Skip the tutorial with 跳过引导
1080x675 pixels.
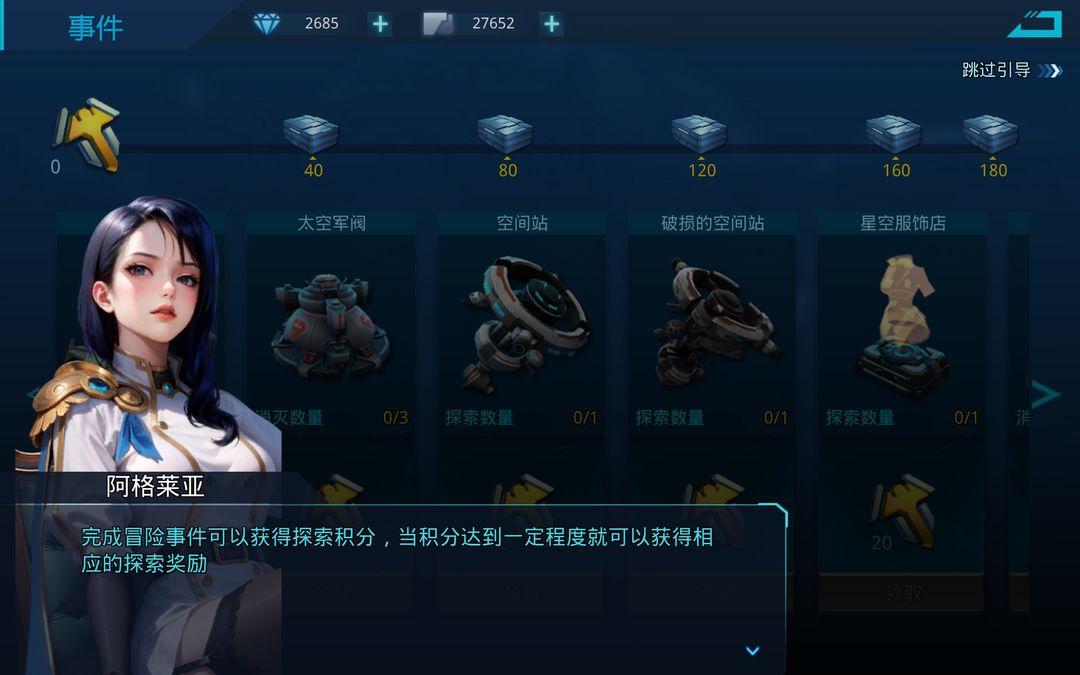(1010, 70)
